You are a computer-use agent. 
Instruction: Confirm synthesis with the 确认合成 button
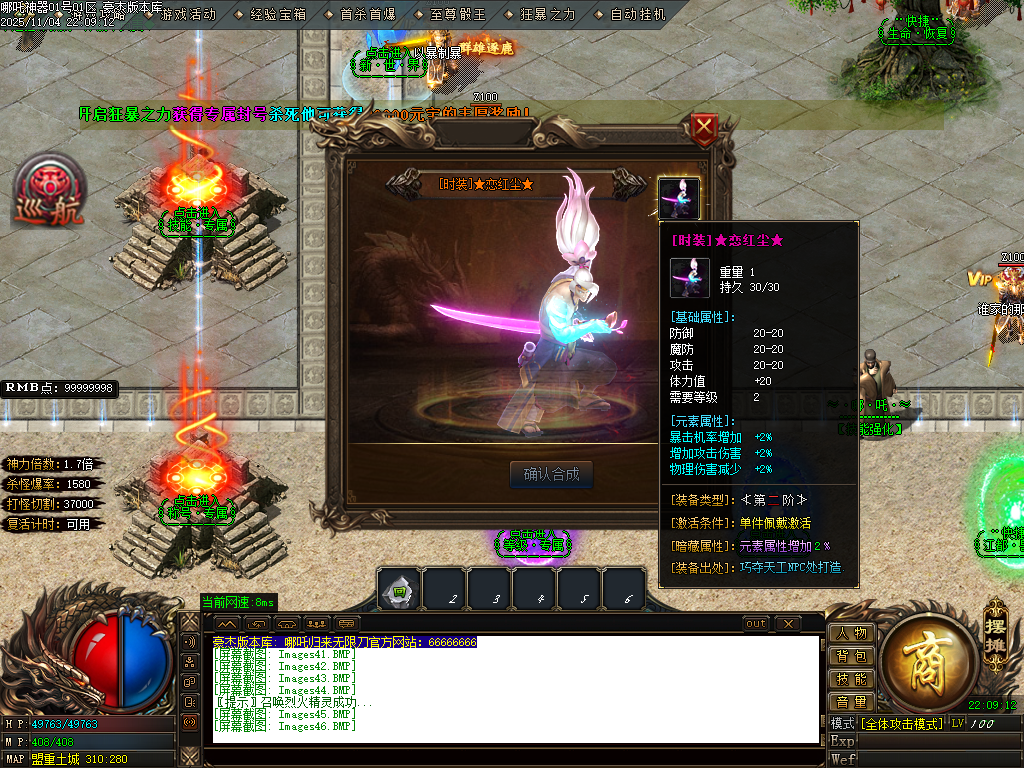[551, 474]
